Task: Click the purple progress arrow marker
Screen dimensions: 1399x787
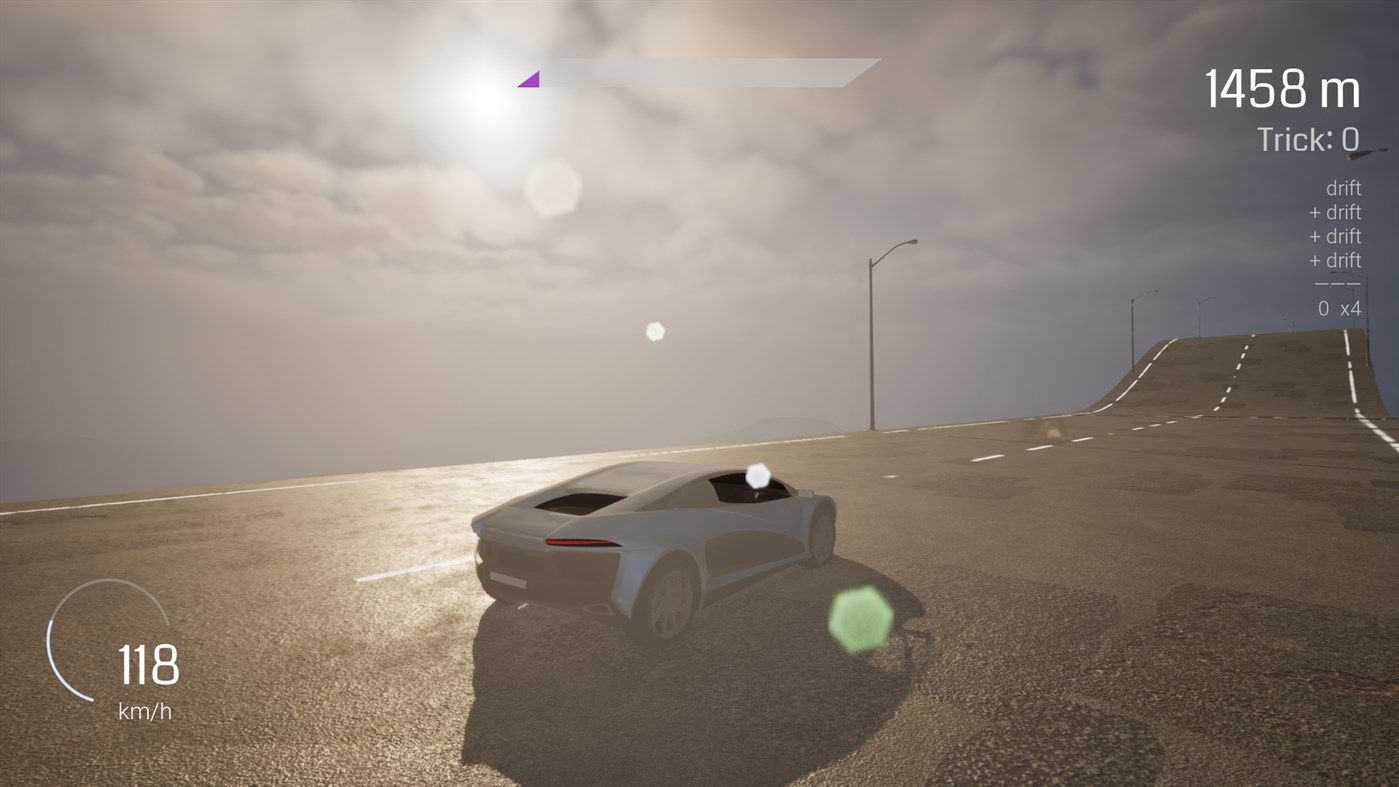Action: (x=528, y=77)
